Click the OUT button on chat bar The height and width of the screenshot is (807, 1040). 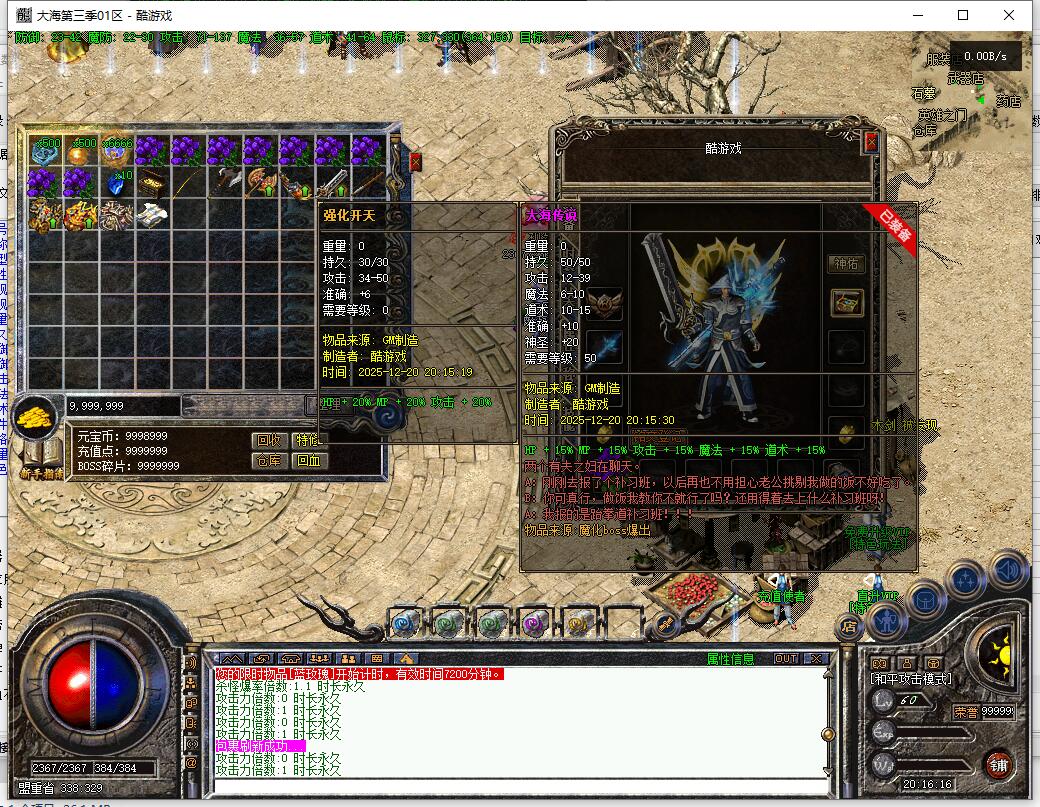point(786,658)
